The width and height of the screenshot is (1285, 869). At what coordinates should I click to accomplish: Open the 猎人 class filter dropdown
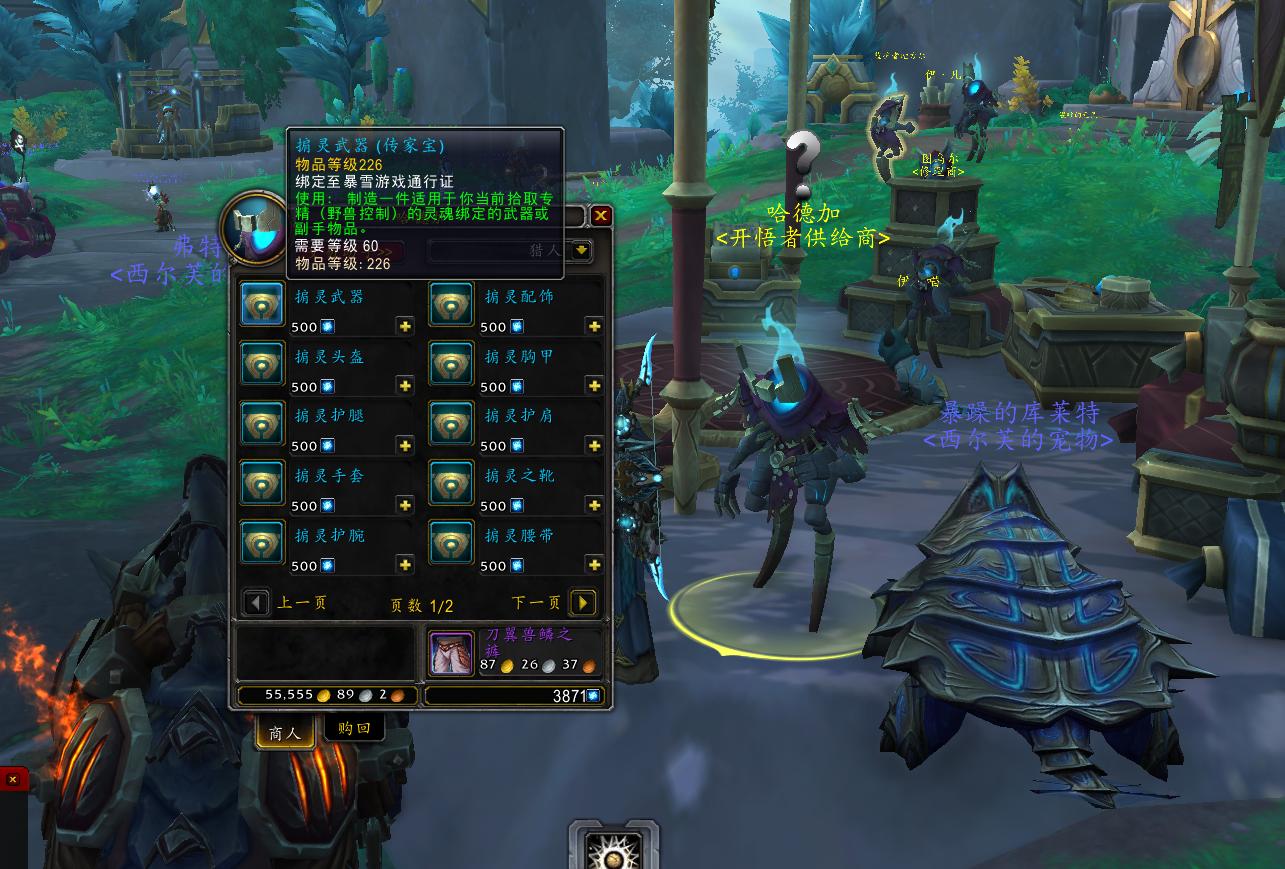(581, 250)
